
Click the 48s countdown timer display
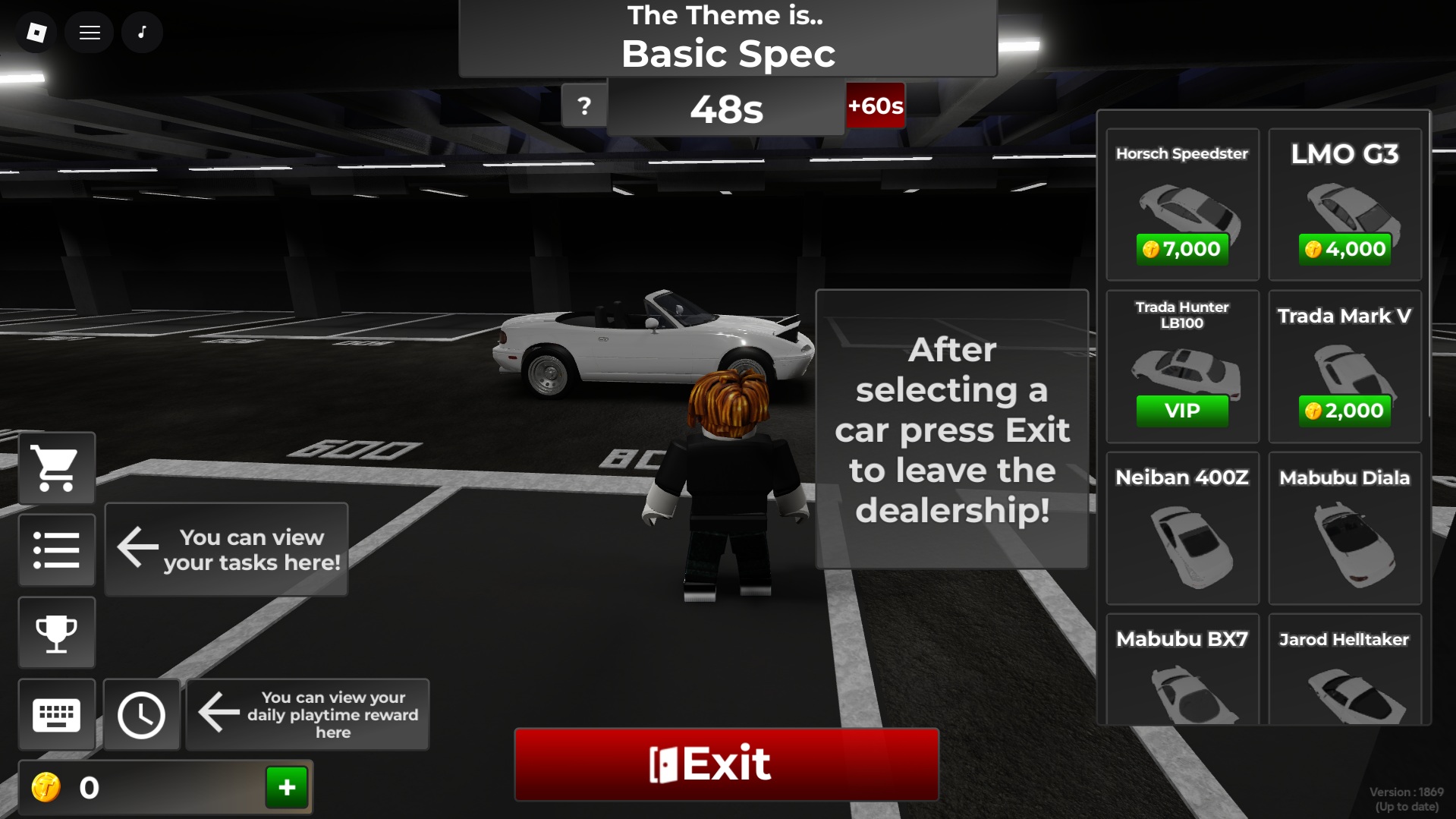(x=725, y=108)
